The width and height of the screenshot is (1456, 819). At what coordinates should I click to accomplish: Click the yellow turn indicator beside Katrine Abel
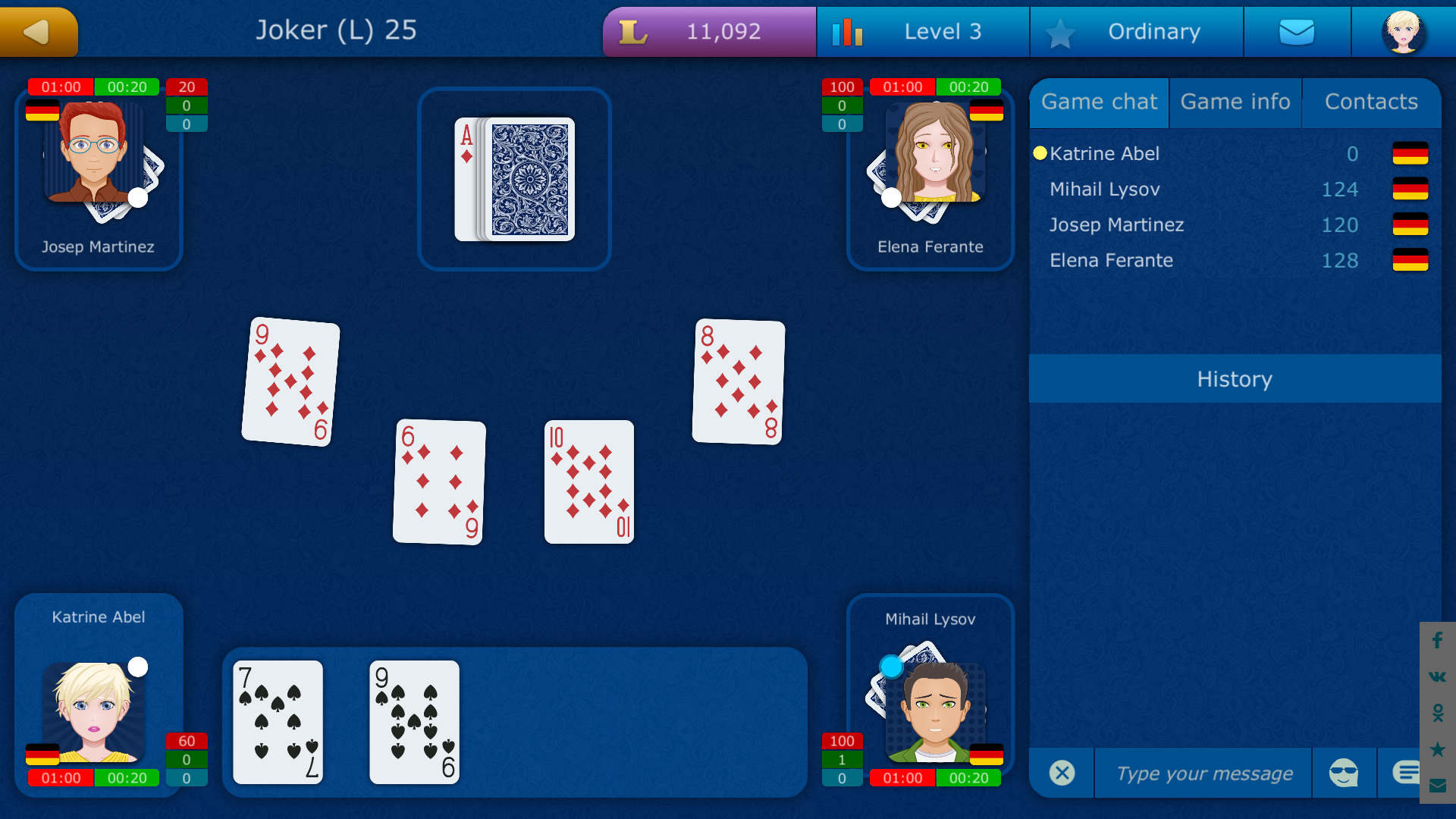click(x=1040, y=153)
